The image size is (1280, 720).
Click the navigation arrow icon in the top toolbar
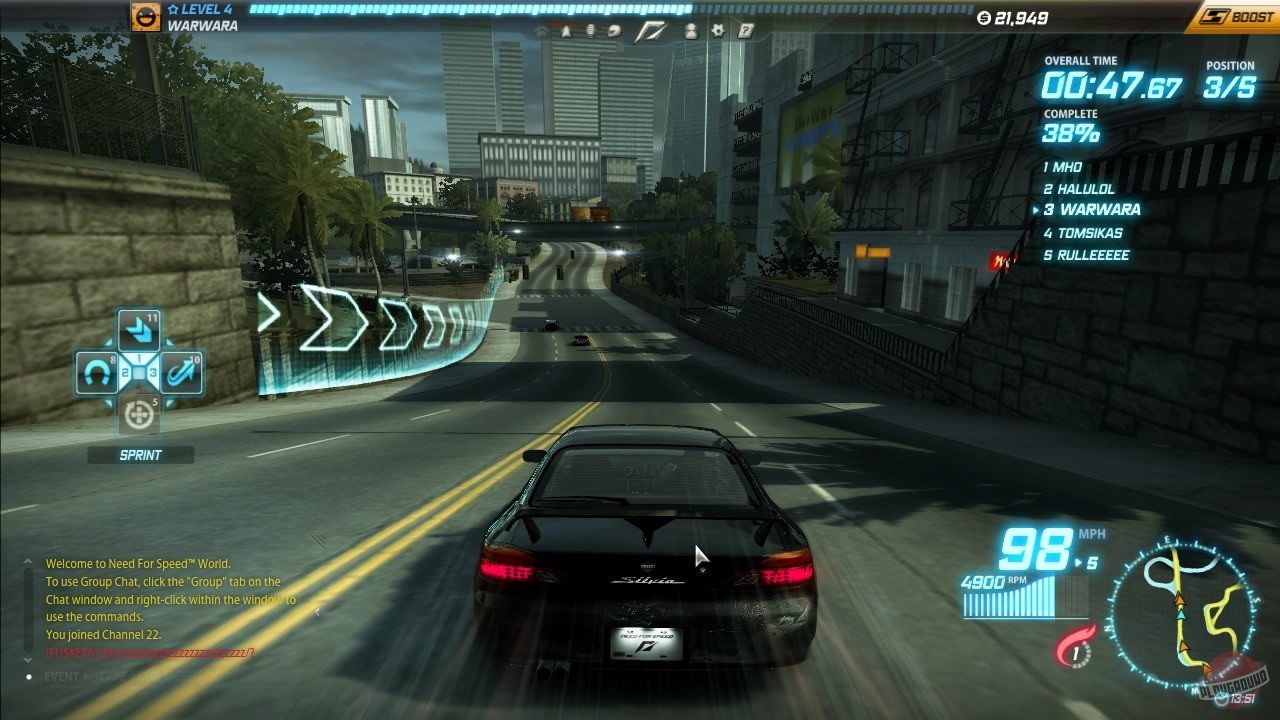[x=566, y=32]
